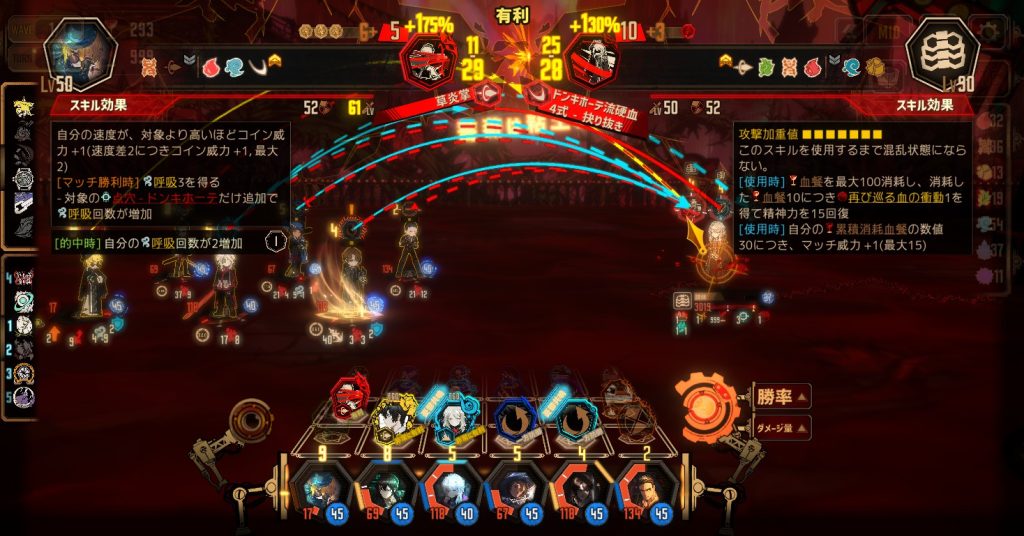Viewport: 1024px width, 536px height.
Task: Select the speed 8 green-haired sinner portrait
Action: 386,494
